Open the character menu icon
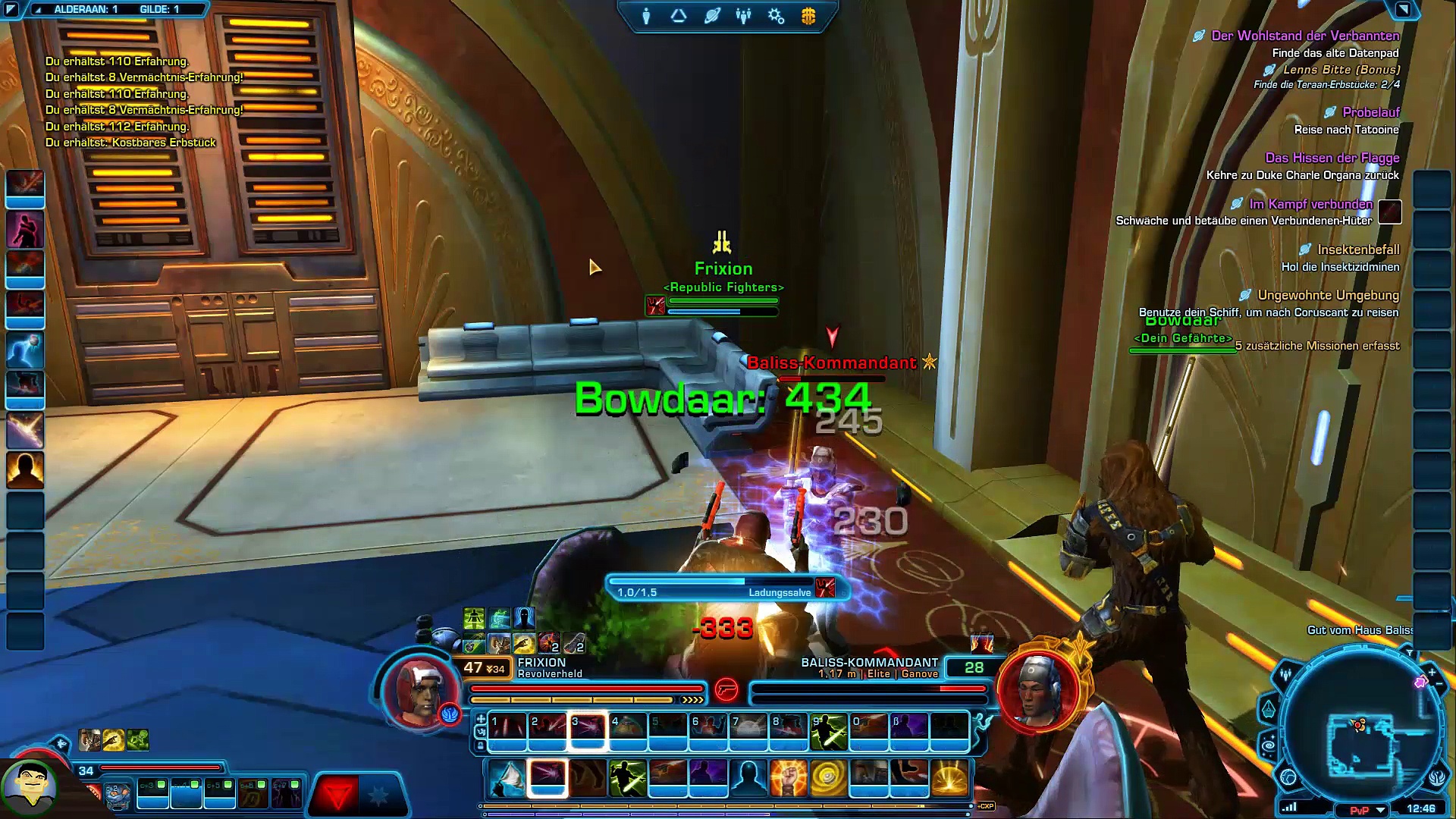The width and height of the screenshot is (1456, 819). click(646, 16)
